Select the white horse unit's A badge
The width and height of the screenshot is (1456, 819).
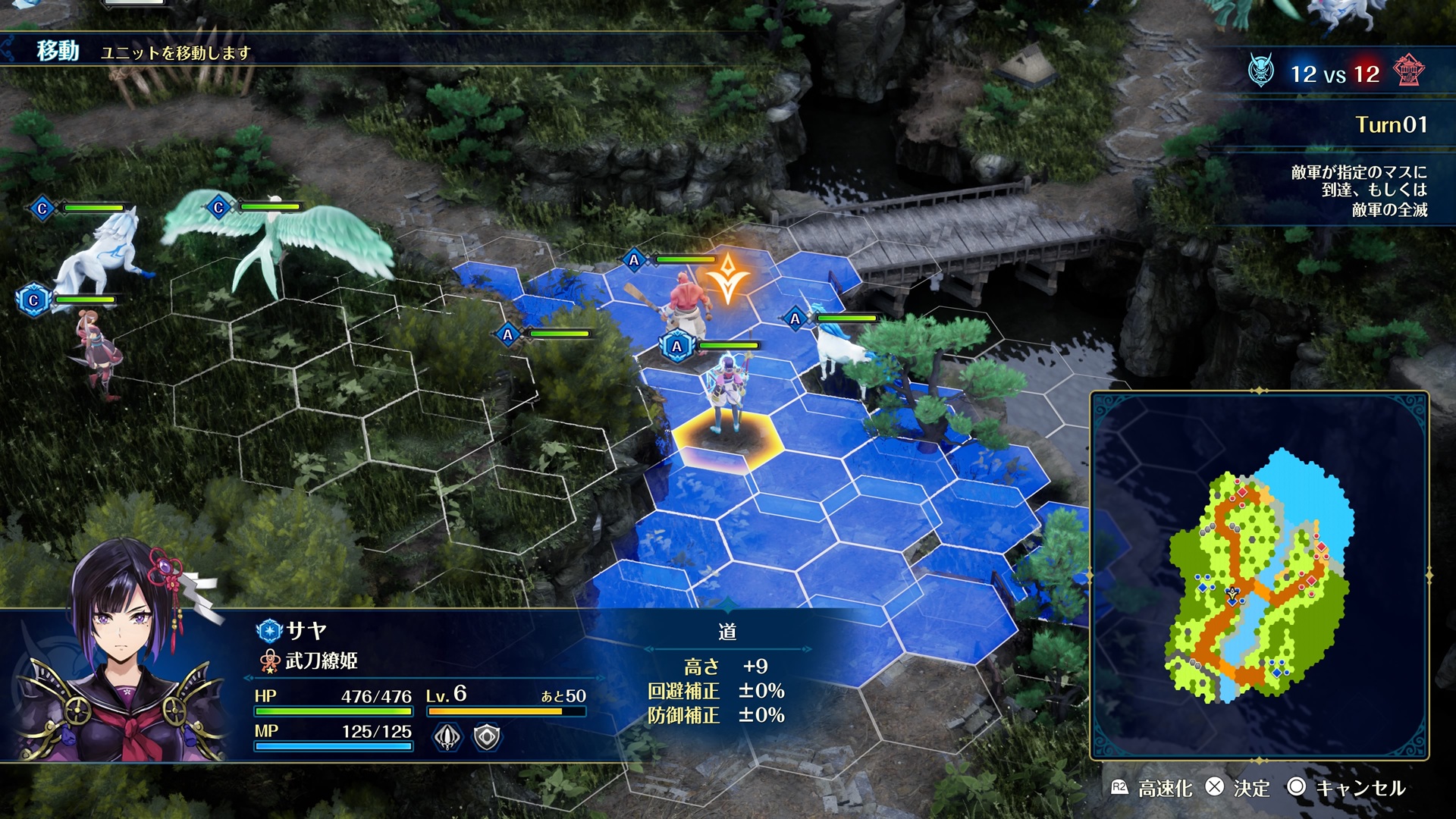[795, 318]
